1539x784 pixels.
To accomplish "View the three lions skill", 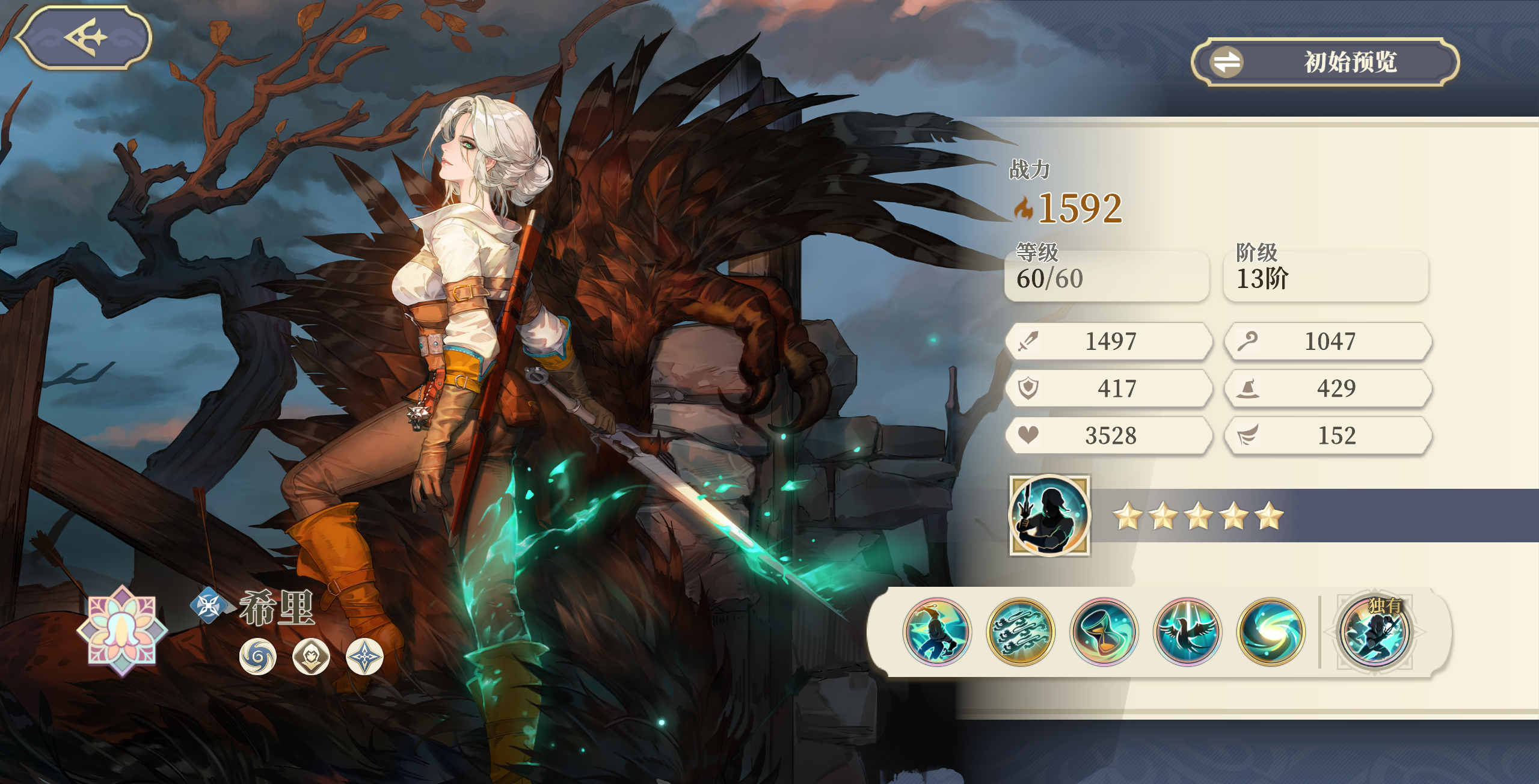I will coord(1020,631).
